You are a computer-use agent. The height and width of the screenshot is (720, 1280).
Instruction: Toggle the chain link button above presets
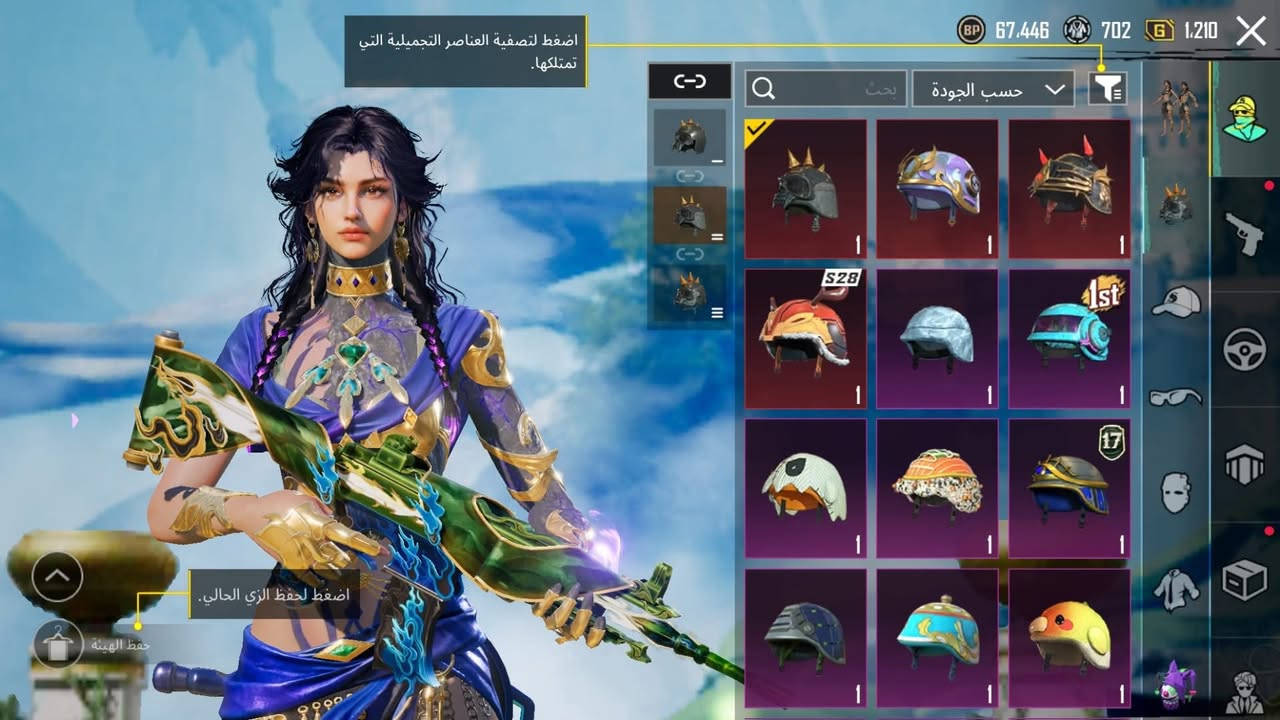click(689, 82)
